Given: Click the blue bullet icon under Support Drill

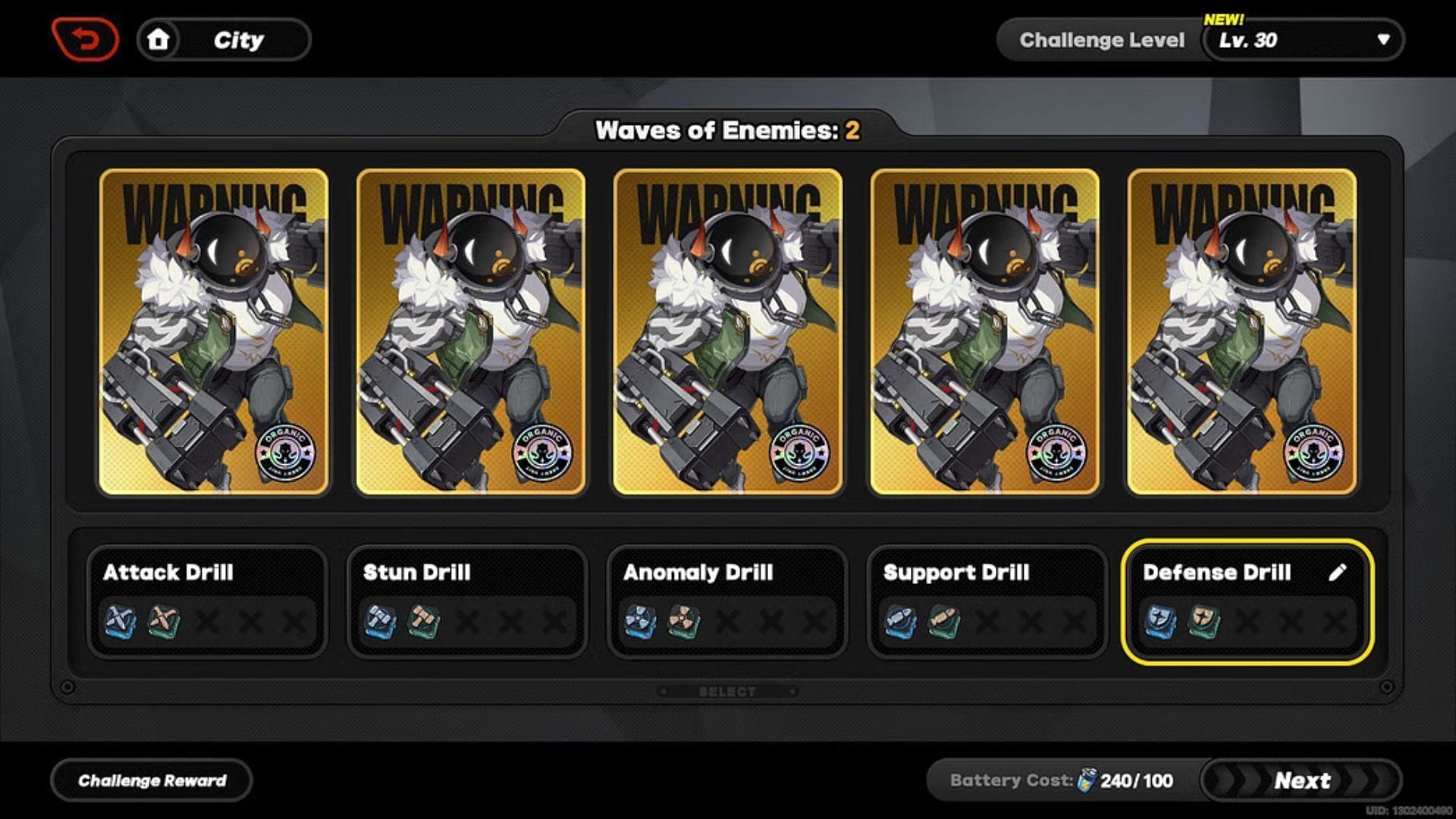Looking at the screenshot, I should pos(899,620).
